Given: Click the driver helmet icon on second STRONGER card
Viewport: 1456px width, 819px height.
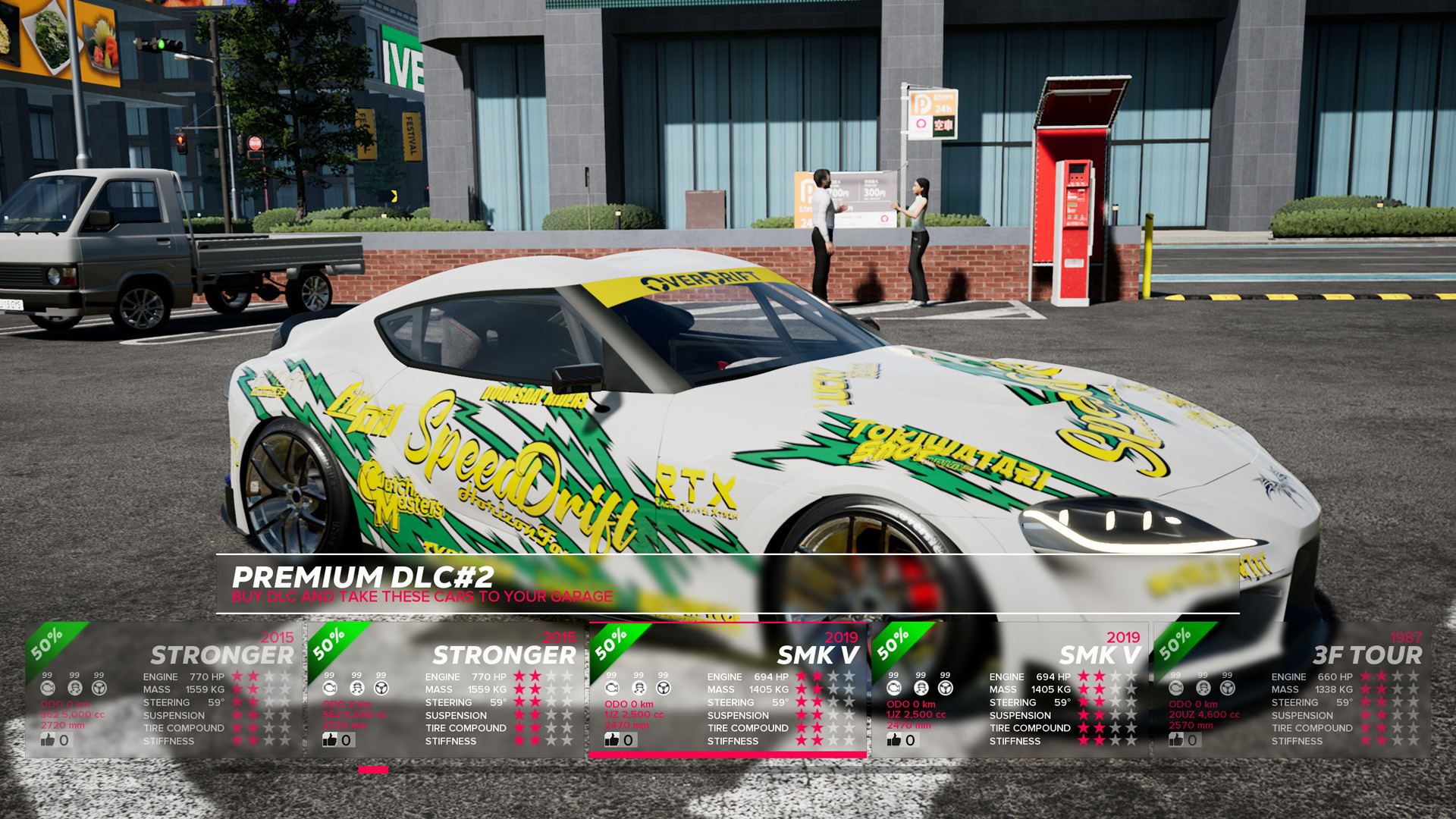Looking at the screenshot, I should [355, 687].
